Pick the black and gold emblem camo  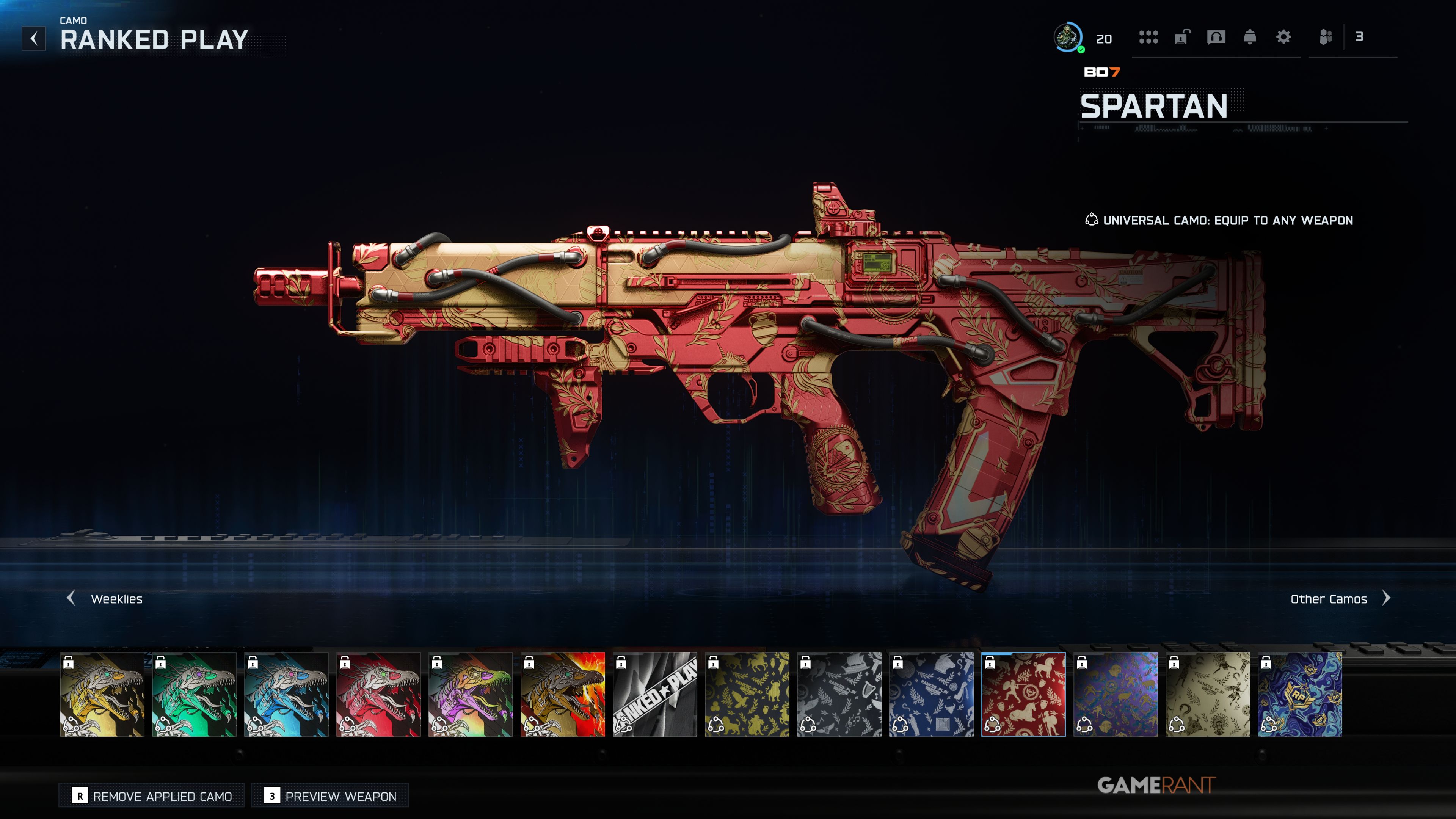pyautogui.click(x=747, y=694)
